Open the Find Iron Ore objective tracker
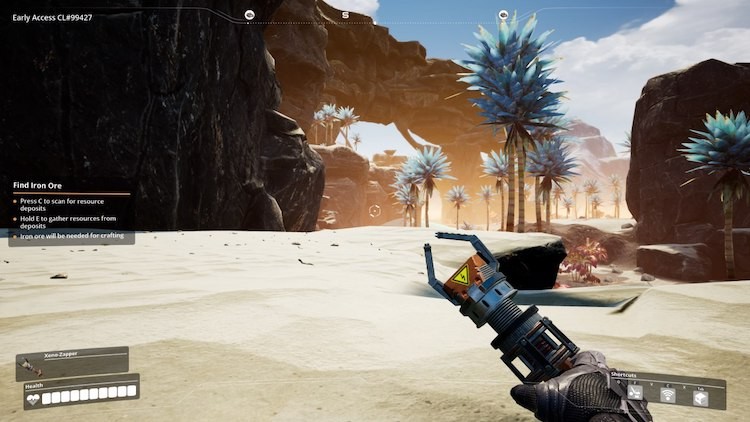This screenshot has height=422, width=750. 38,185
